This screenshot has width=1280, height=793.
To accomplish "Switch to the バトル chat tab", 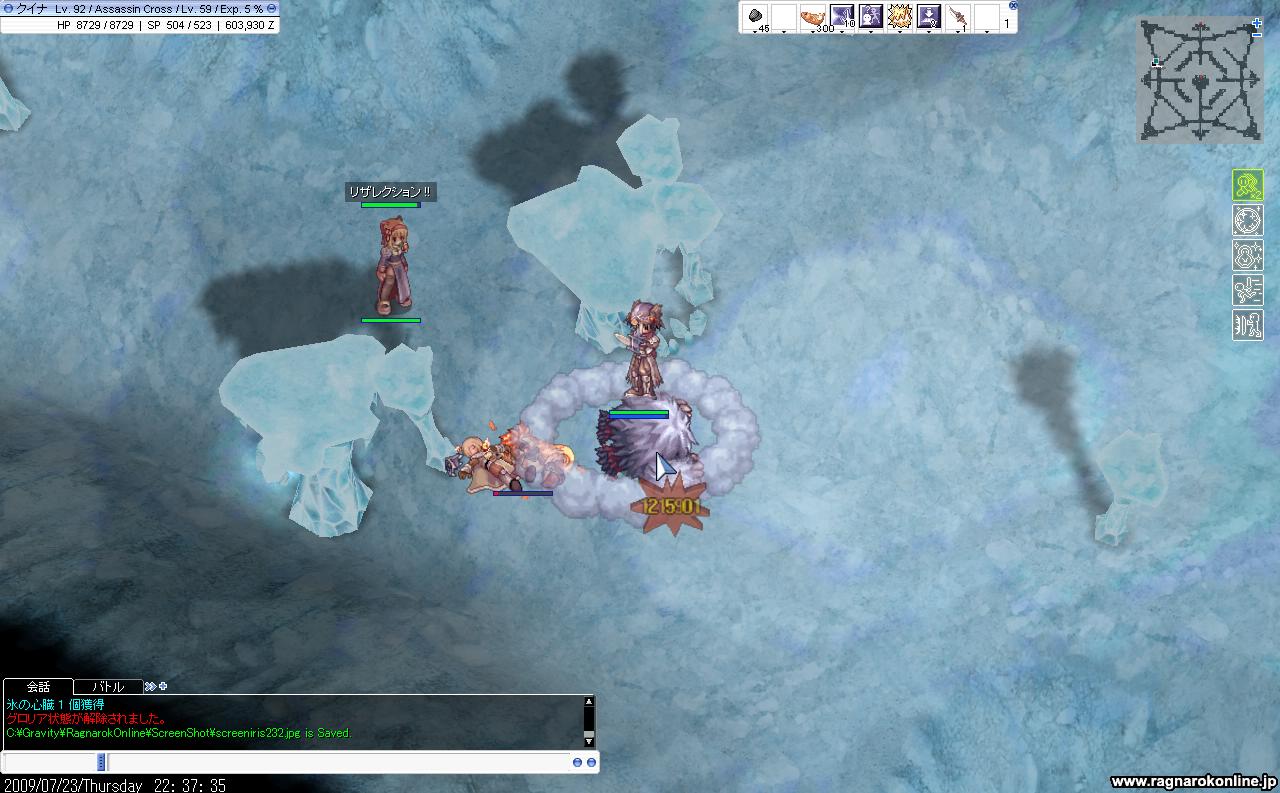I will [x=108, y=687].
